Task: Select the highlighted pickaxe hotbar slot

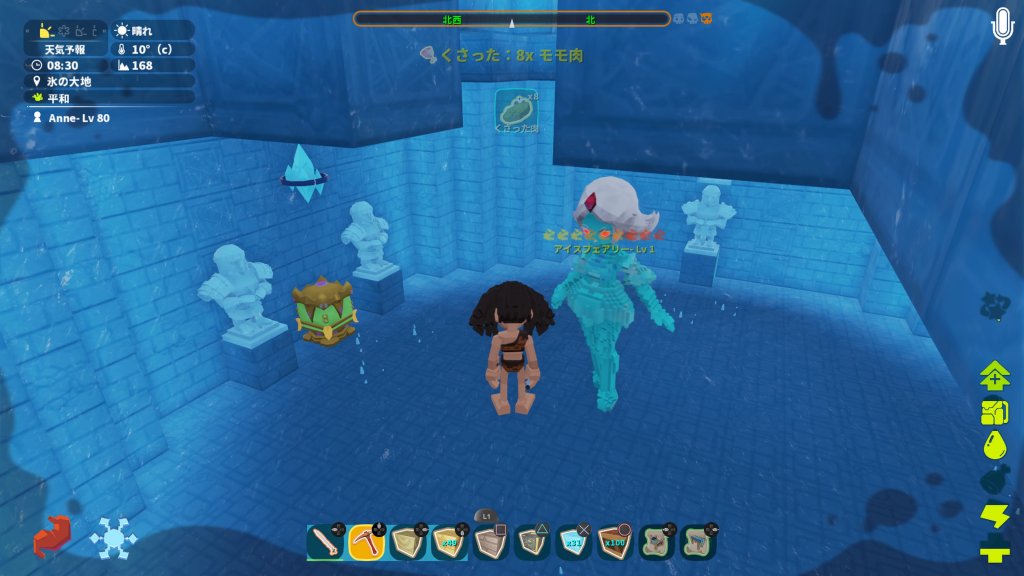Action: [367, 542]
